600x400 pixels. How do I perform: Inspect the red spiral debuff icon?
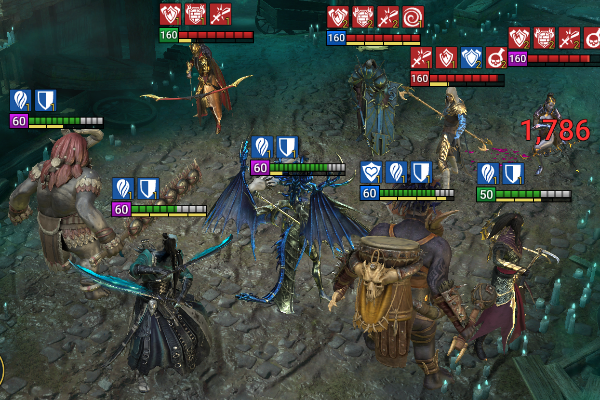[412, 17]
